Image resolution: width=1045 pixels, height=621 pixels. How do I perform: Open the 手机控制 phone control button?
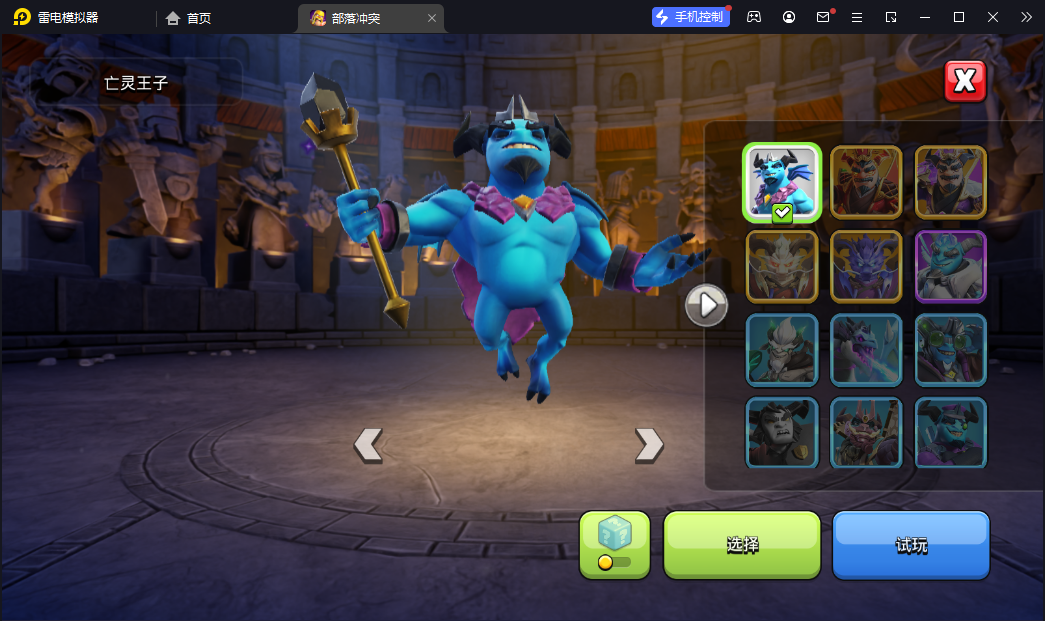(691, 17)
